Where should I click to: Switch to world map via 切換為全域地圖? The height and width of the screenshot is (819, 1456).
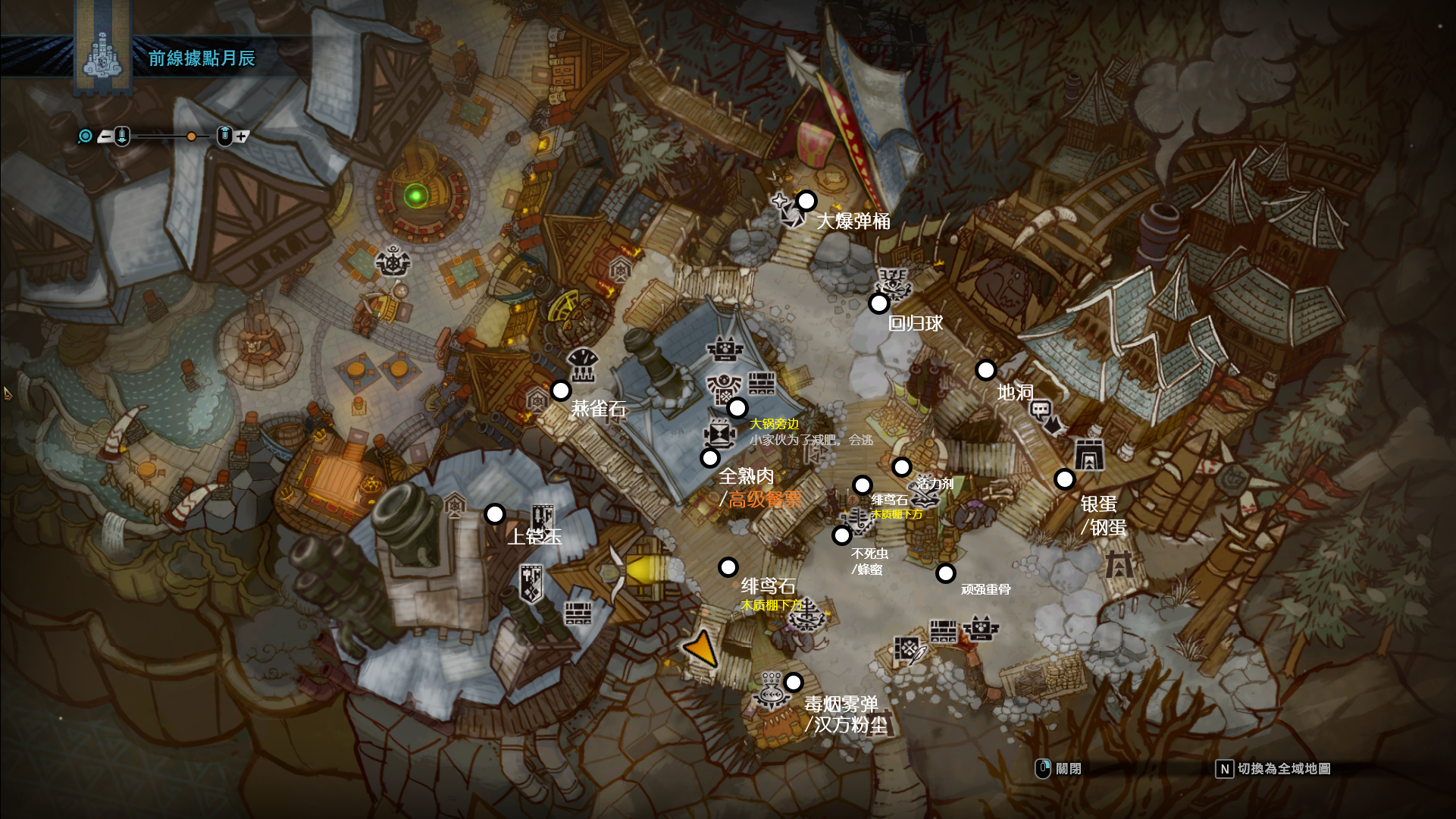tap(1273, 768)
